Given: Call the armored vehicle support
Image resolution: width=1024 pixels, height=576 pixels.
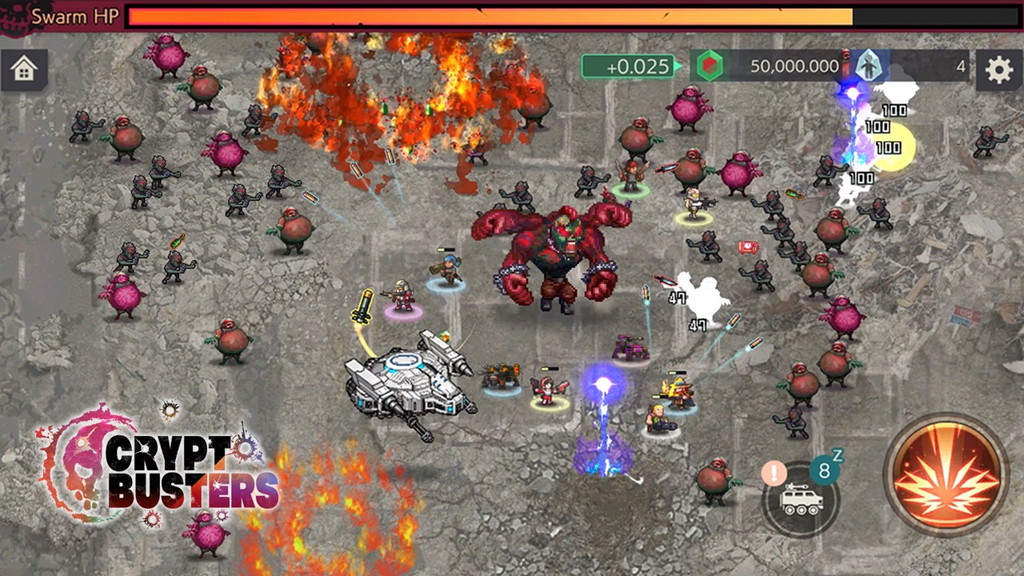Looking at the screenshot, I should click(800, 500).
